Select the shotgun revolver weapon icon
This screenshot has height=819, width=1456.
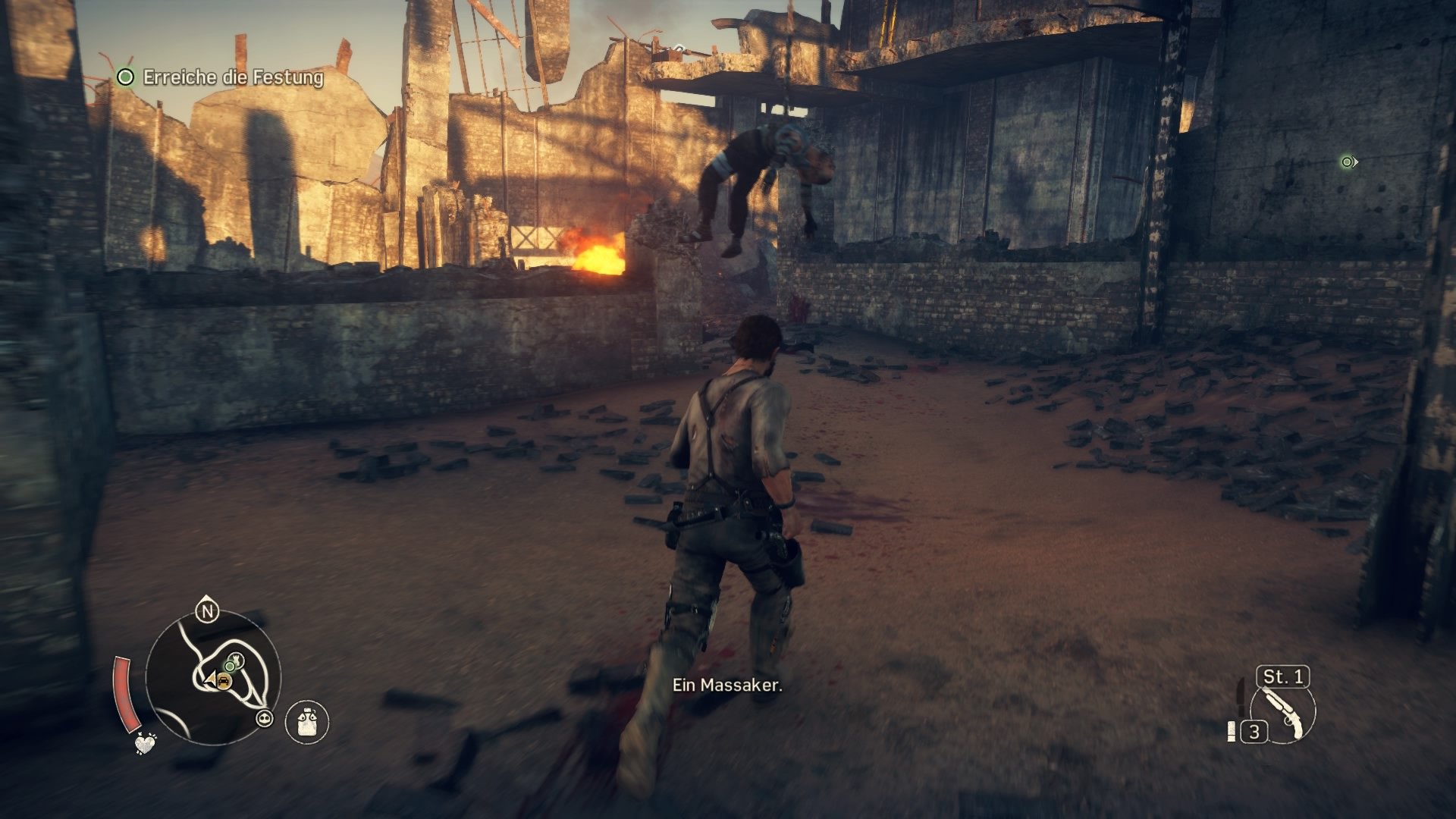(x=1283, y=714)
